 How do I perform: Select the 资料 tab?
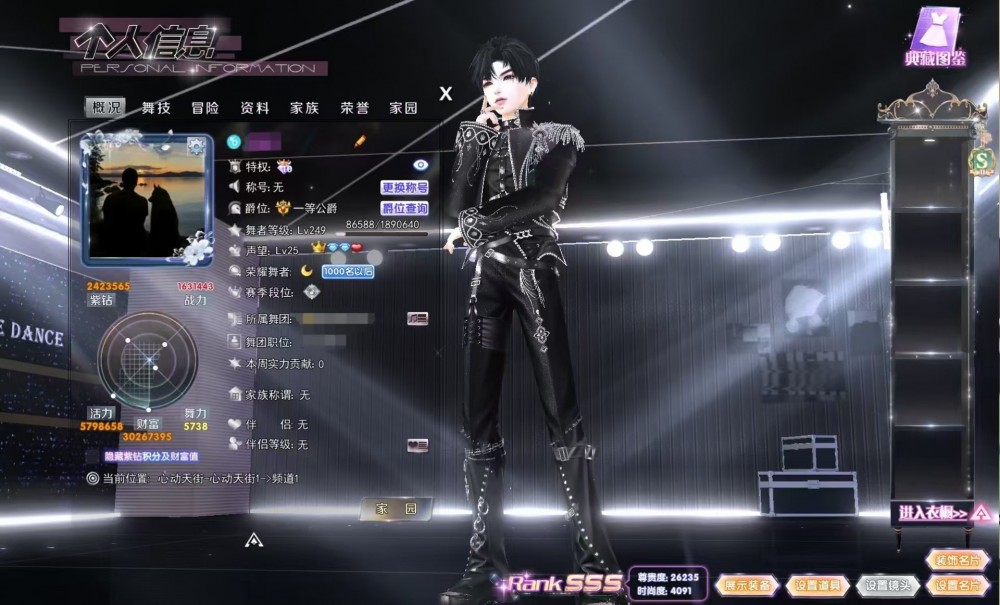255,108
